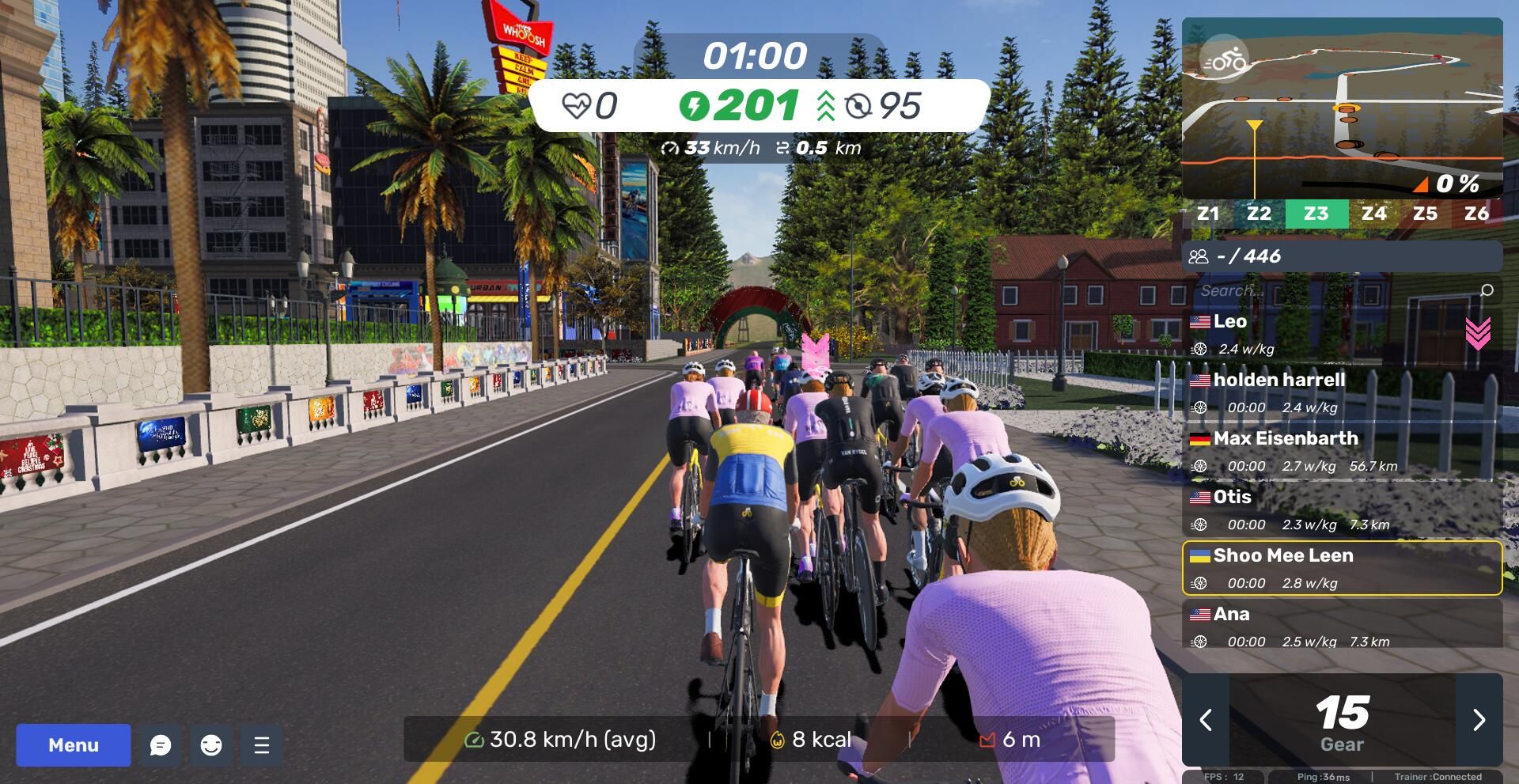The image size is (1519, 784).
Task: Shift gear down with left arrow
Action: tap(1206, 720)
